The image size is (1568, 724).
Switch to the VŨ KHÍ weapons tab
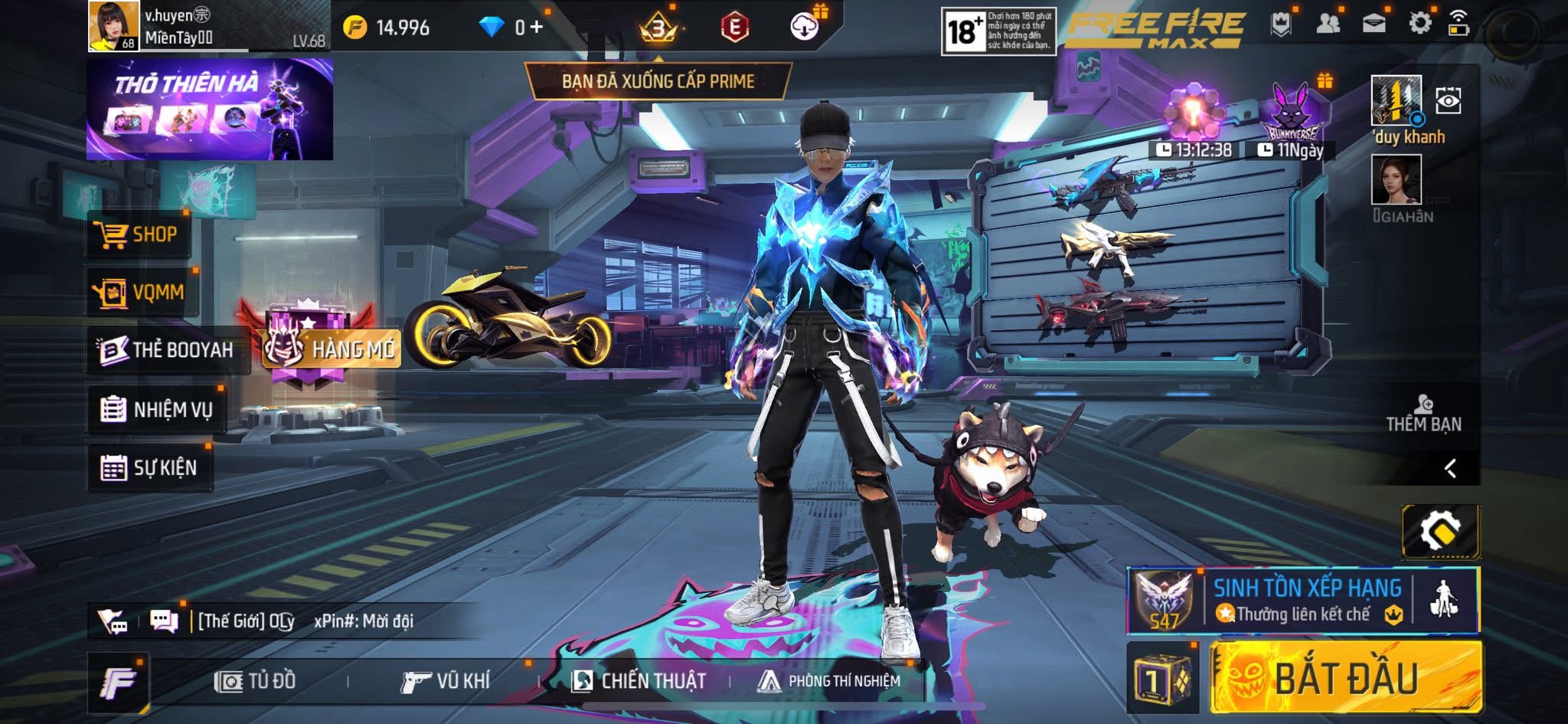tap(446, 681)
